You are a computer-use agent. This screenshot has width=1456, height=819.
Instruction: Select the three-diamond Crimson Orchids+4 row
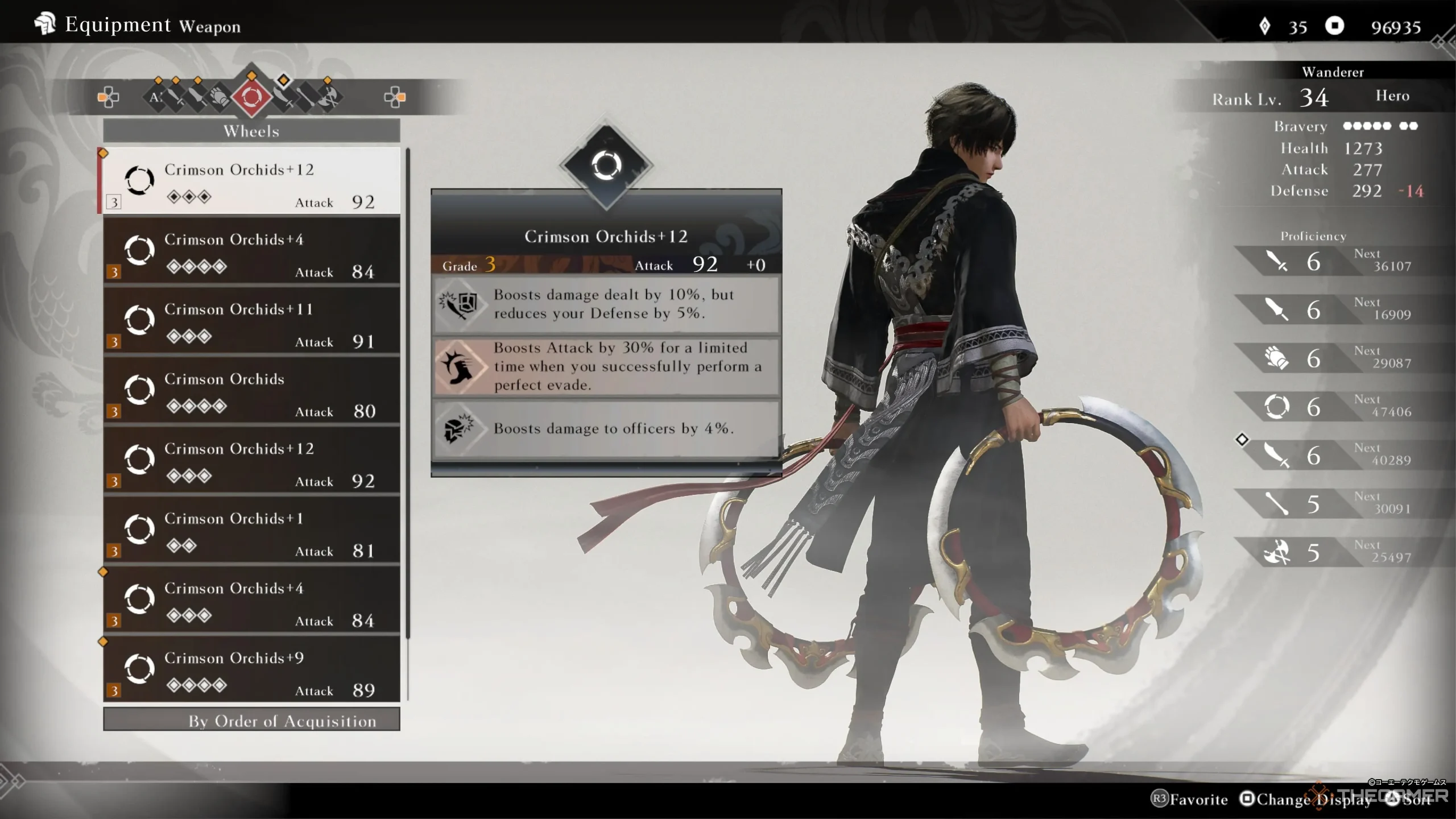(x=251, y=600)
